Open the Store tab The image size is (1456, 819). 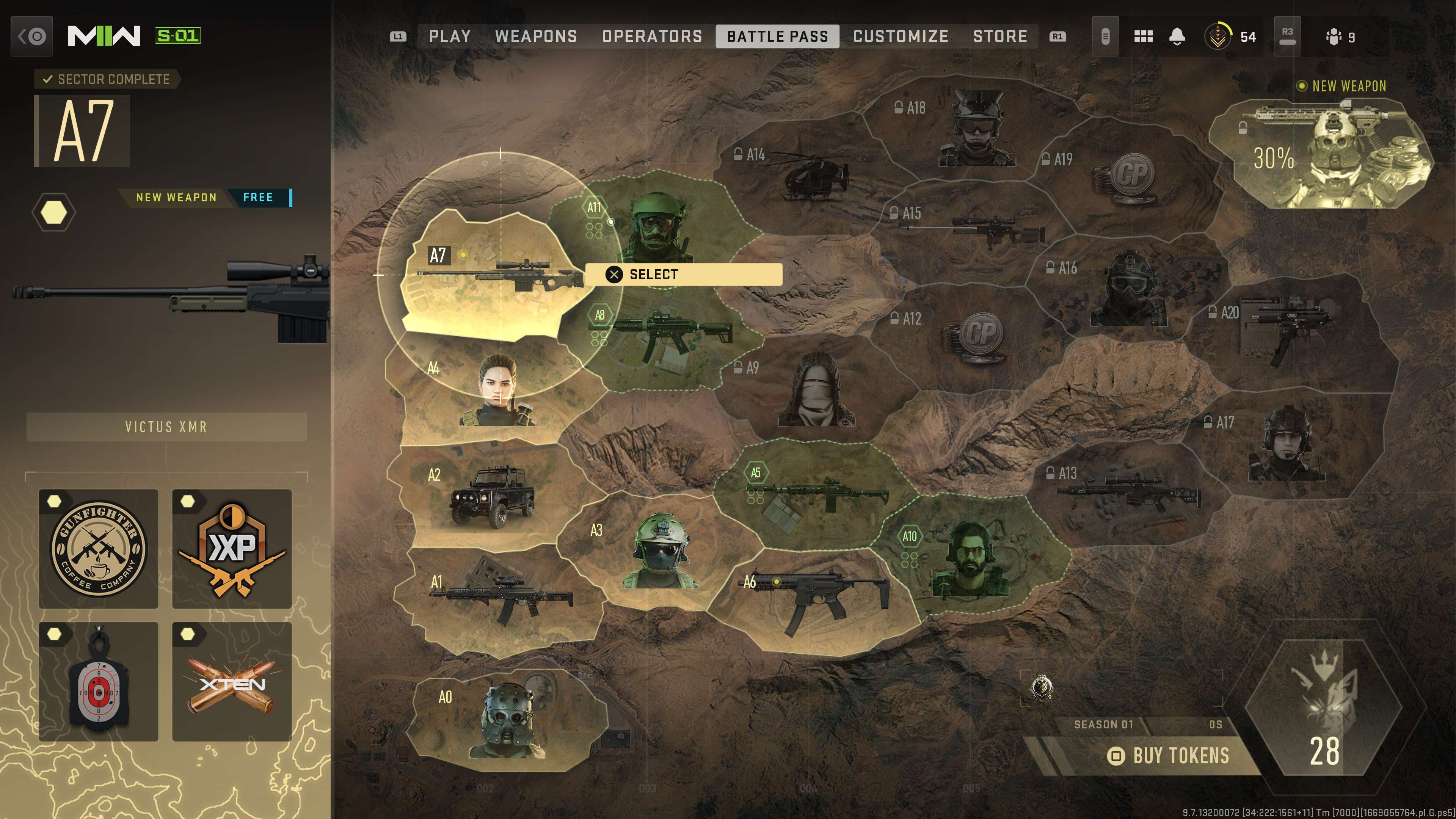tap(1000, 37)
